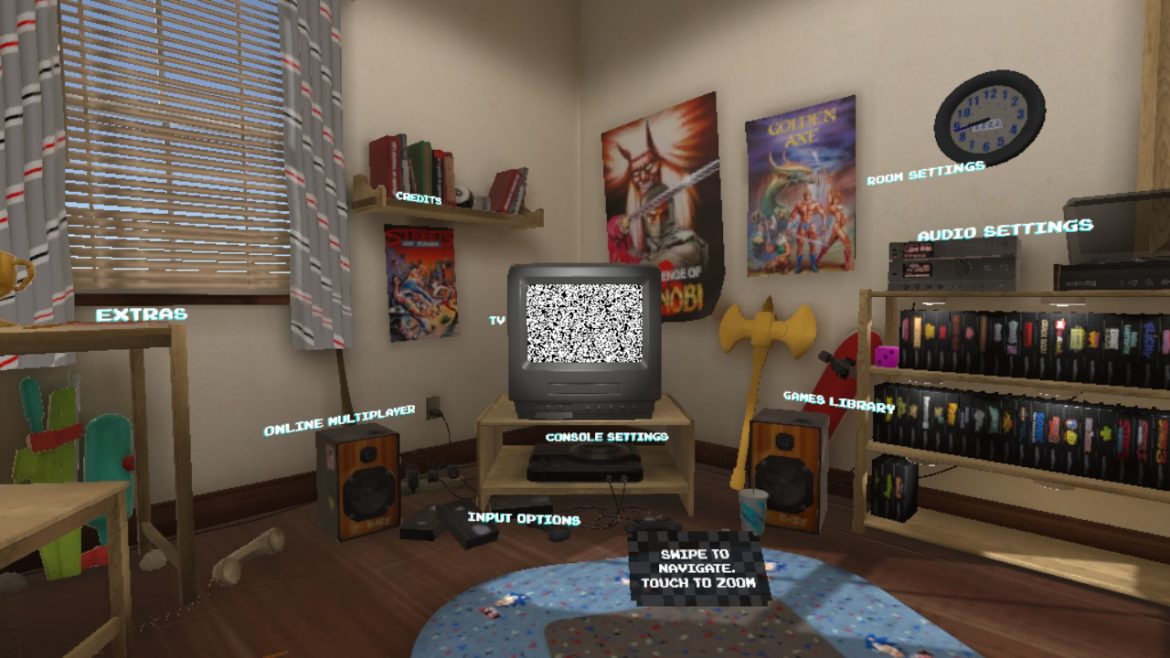The width and height of the screenshot is (1170, 658).
Task: Open Console Settings
Action: pyautogui.click(x=606, y=437)
